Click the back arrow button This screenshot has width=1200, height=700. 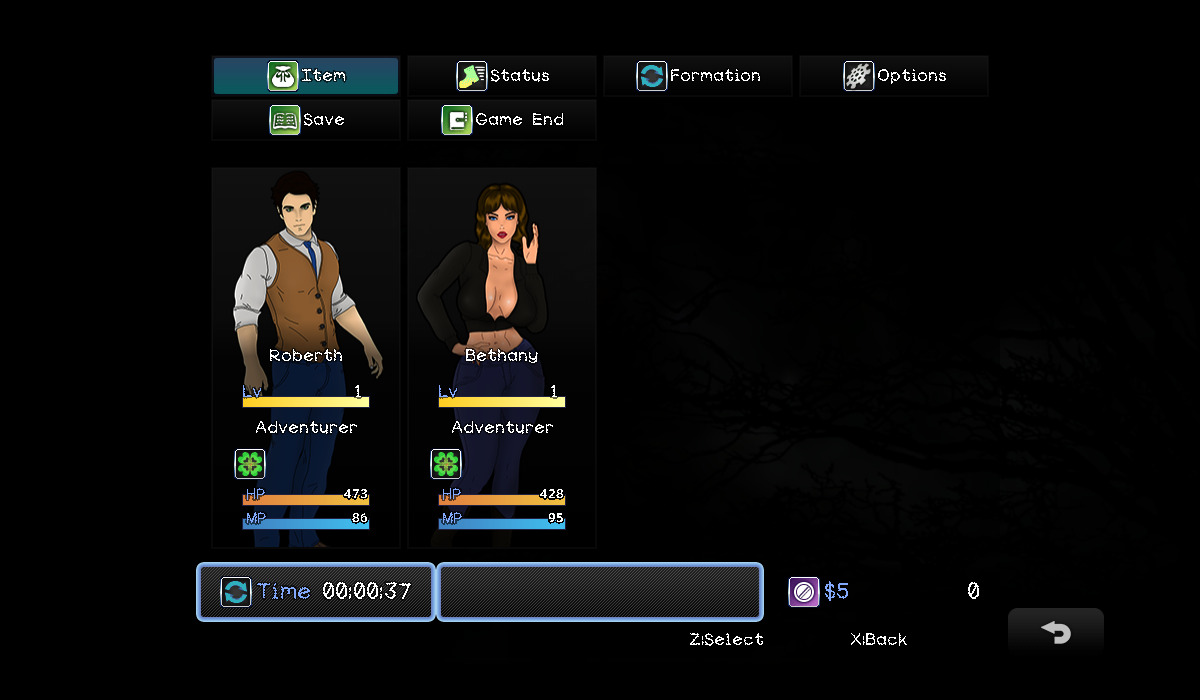[x=1056, y=633]
